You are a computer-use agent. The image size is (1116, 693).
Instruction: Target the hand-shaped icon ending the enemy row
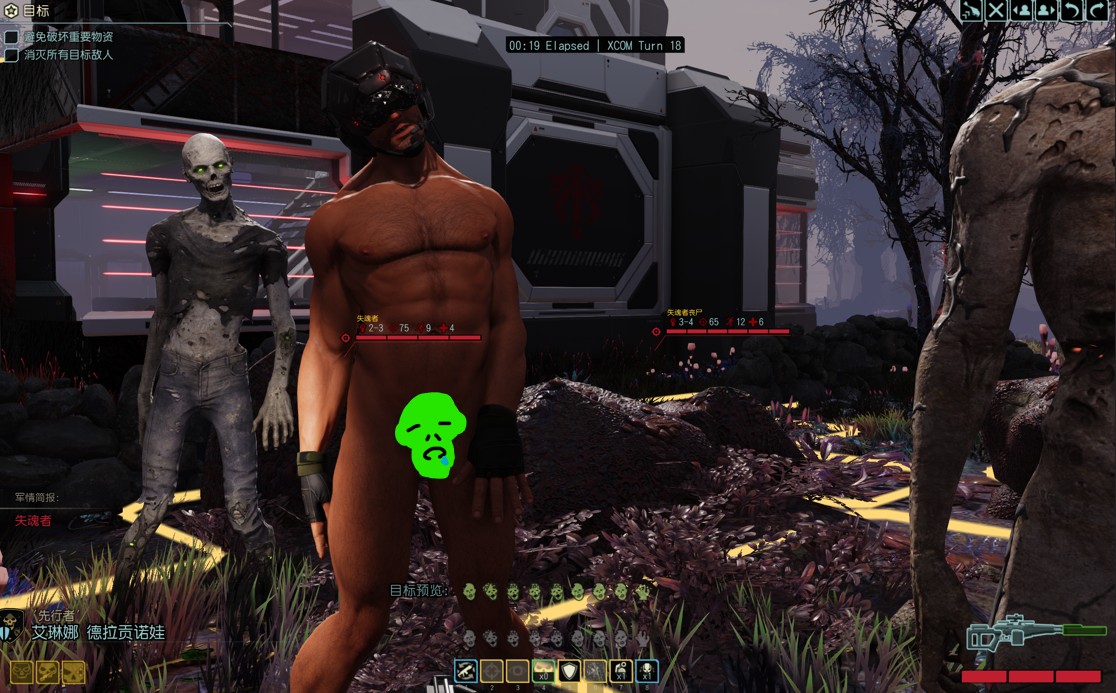tap(641, 592)
